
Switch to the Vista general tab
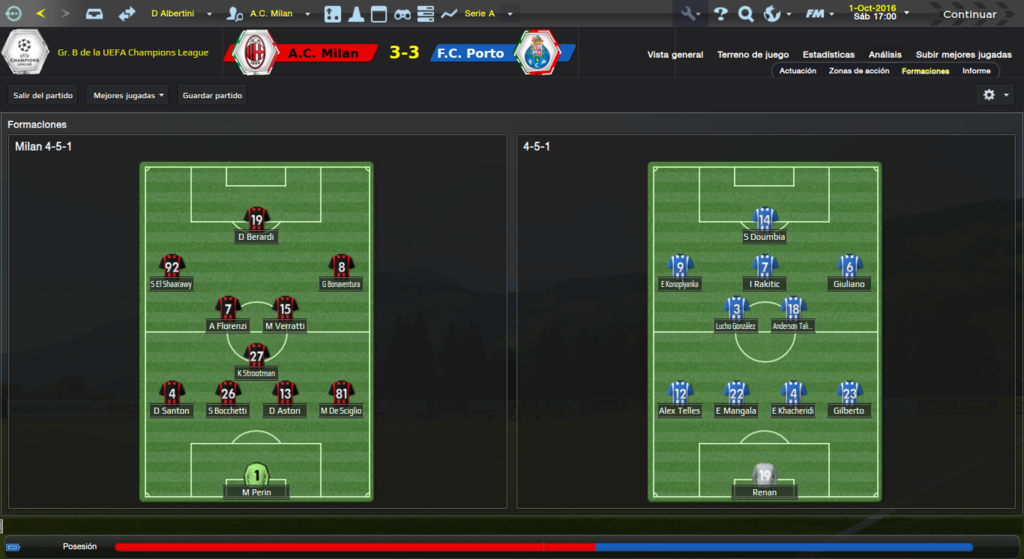click(675, 55)
